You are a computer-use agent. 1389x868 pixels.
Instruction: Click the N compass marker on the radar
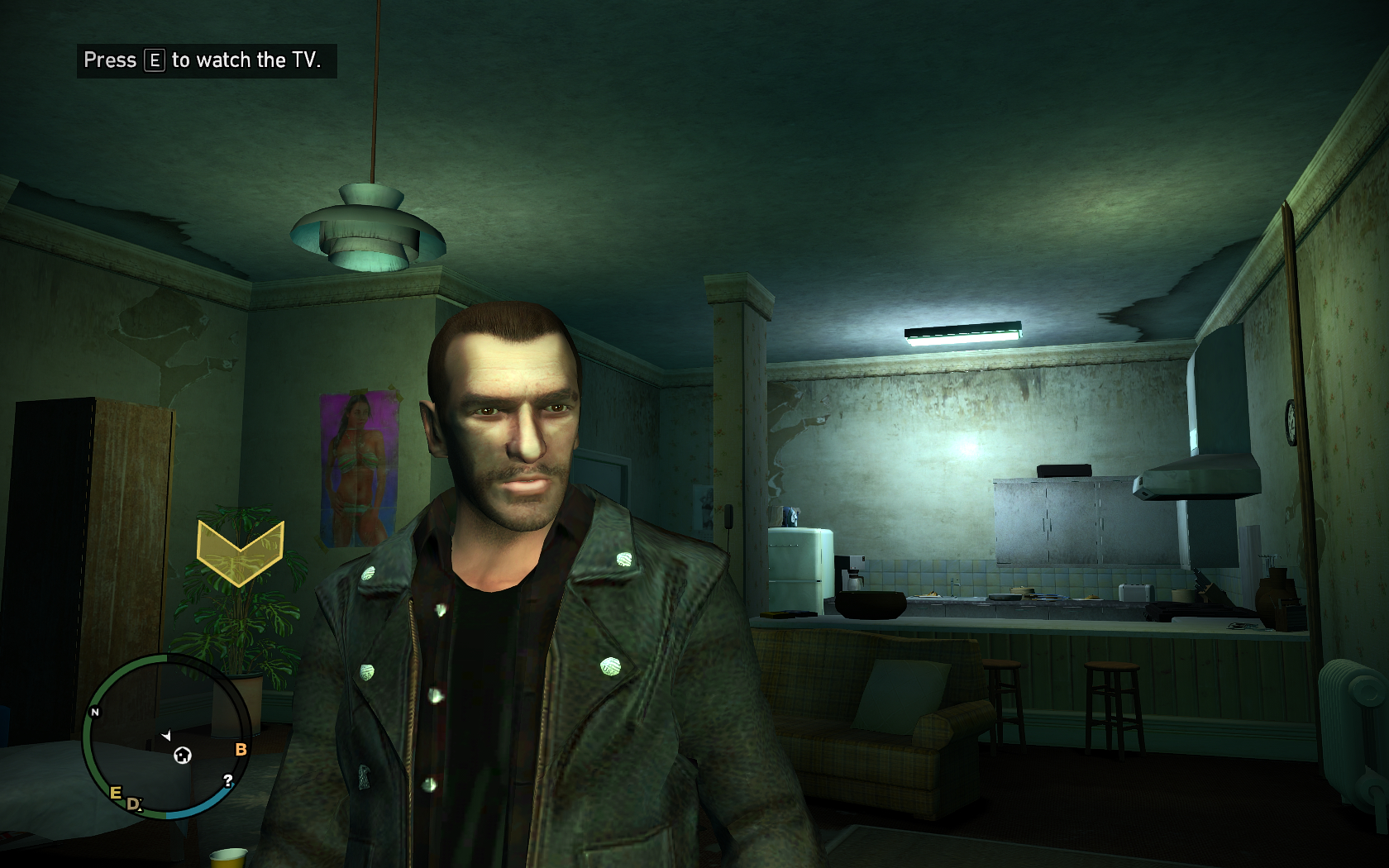click(95, 712)
